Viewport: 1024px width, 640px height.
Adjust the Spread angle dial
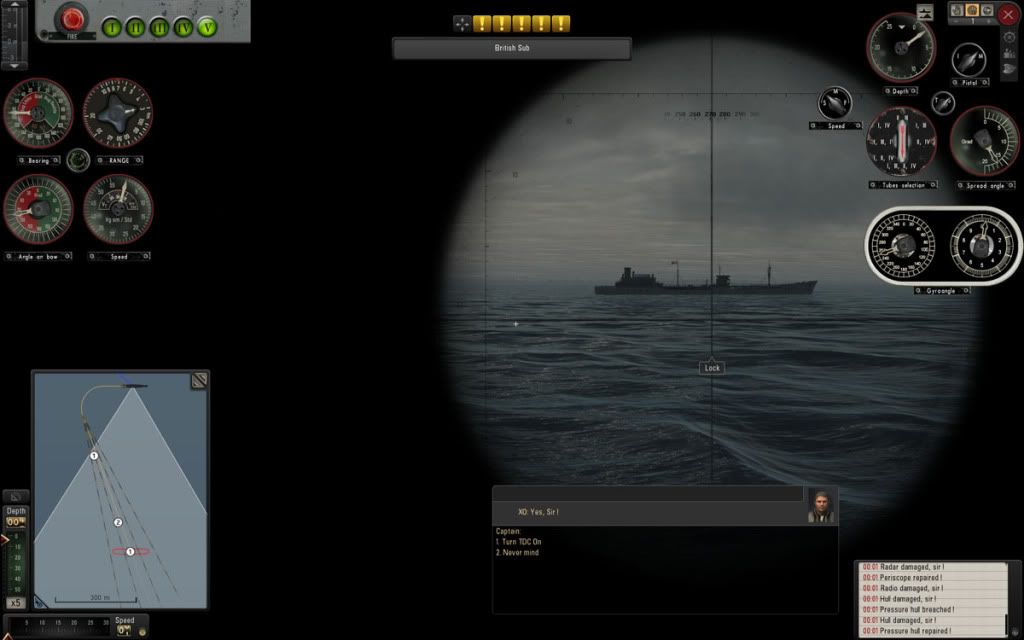(x=984, y=141)
